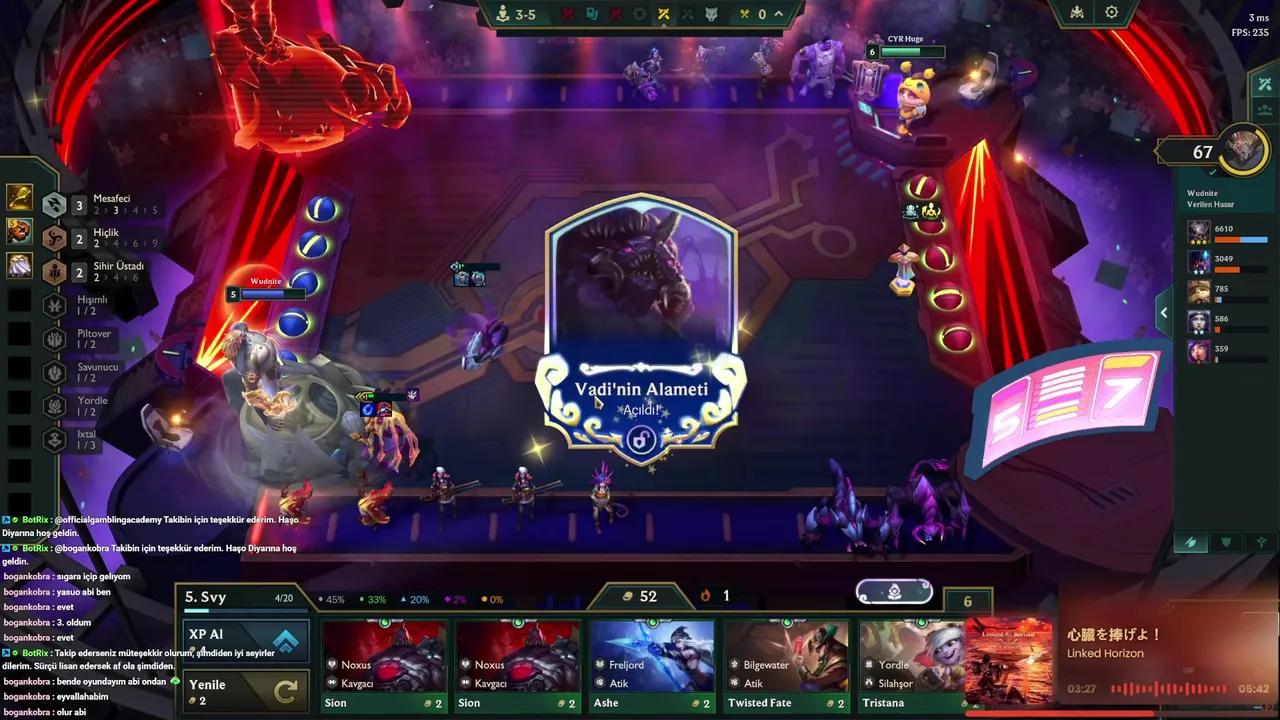Switch to the shield tab in stats panel
The width and height of the screenshot is (1280, 720).
pyautogui.click(x=1224, y=542)
